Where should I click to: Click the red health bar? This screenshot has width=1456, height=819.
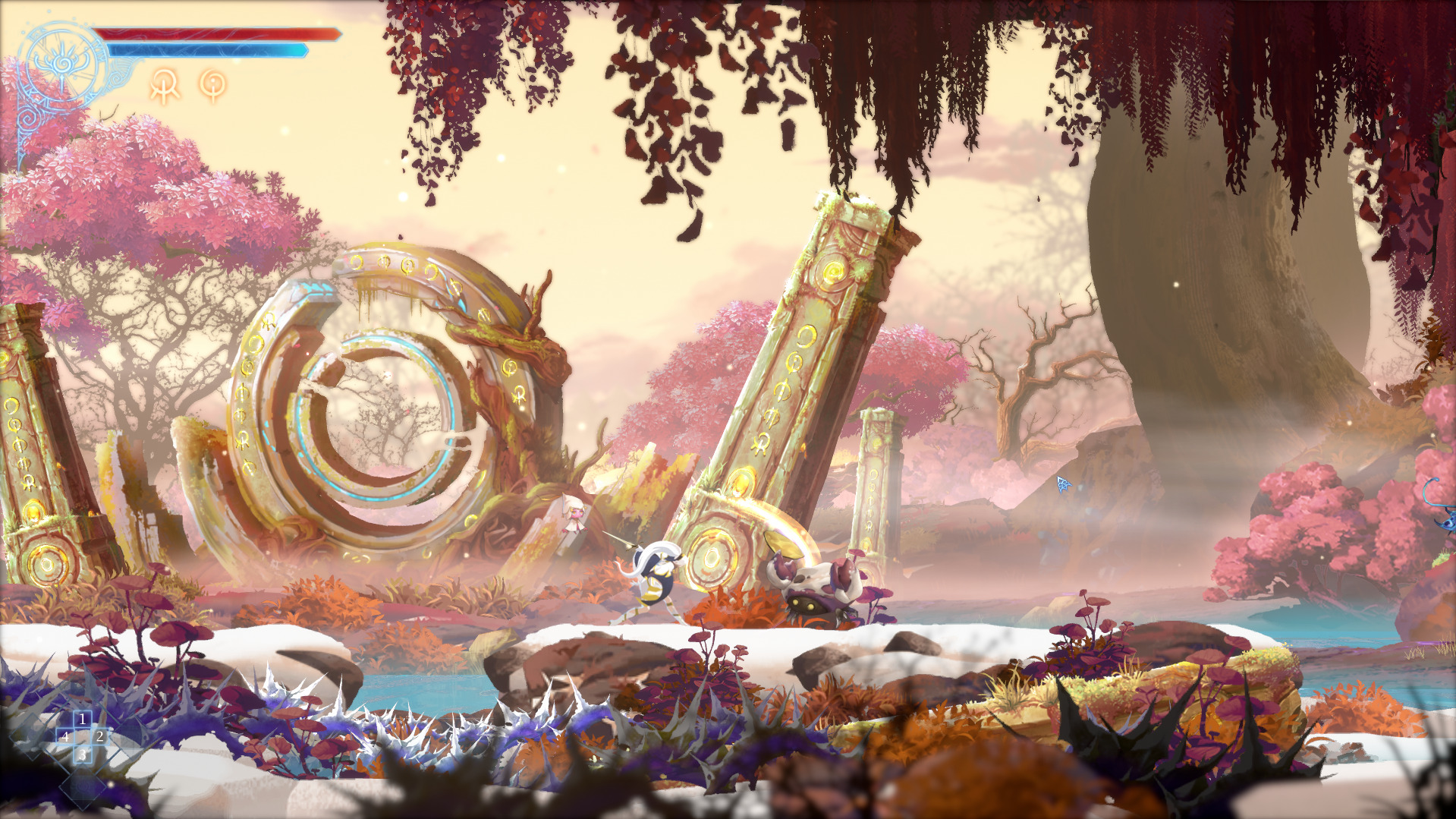point(212,33)
